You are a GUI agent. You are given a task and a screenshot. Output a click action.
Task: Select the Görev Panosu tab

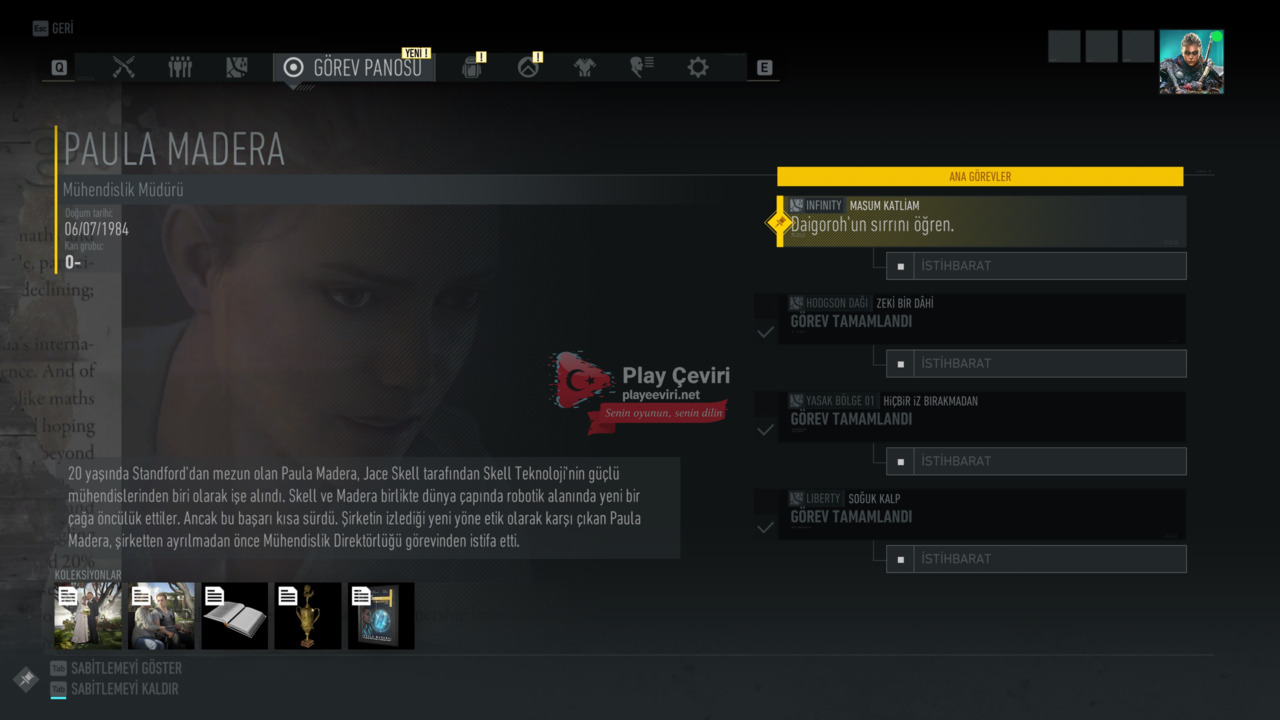point(354,67)
